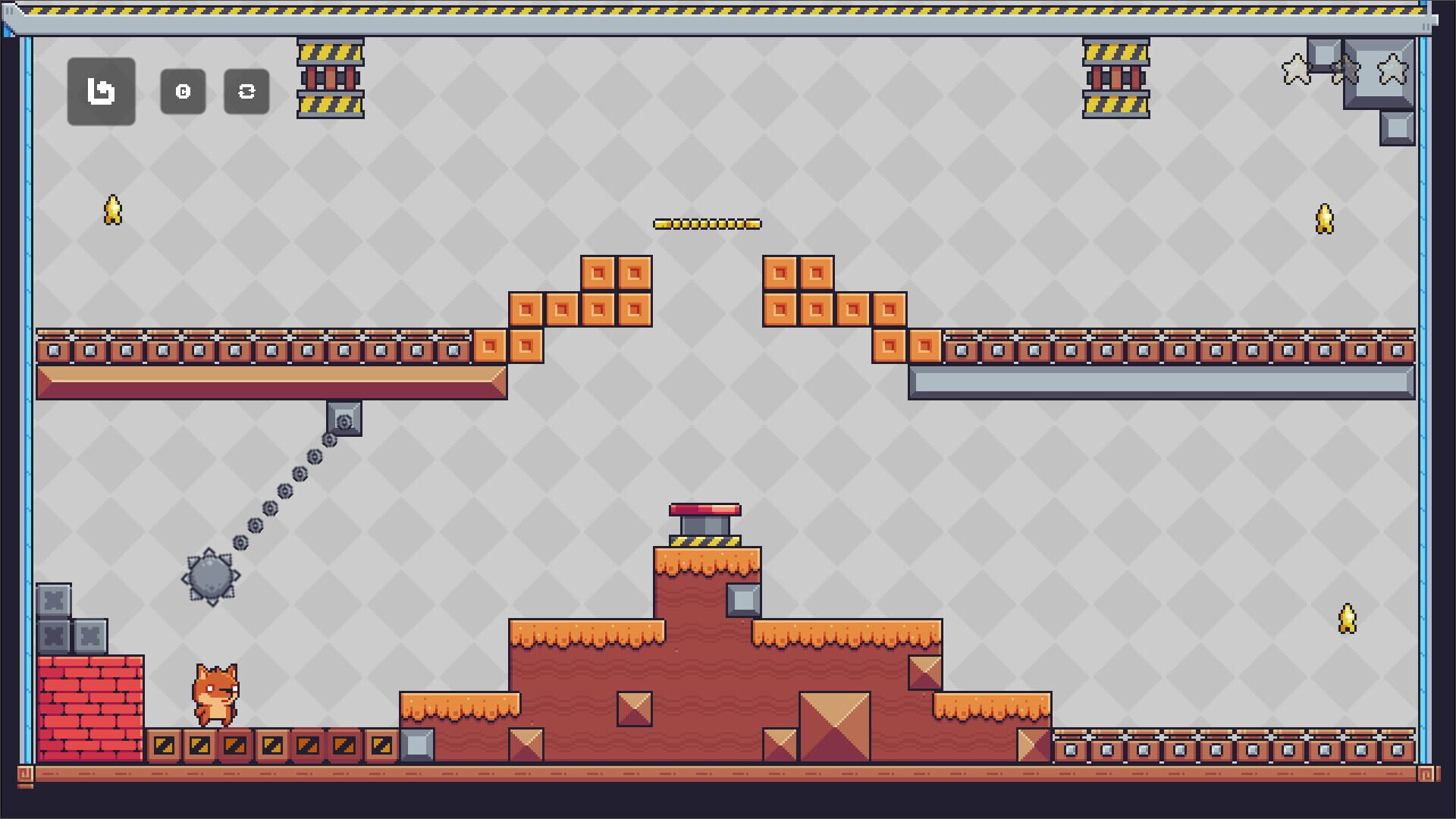The width and height of the screenshot is (1456, 819).
Task: Toggle the leftmost star beside the metal blocks
Action: [1296, 68]
